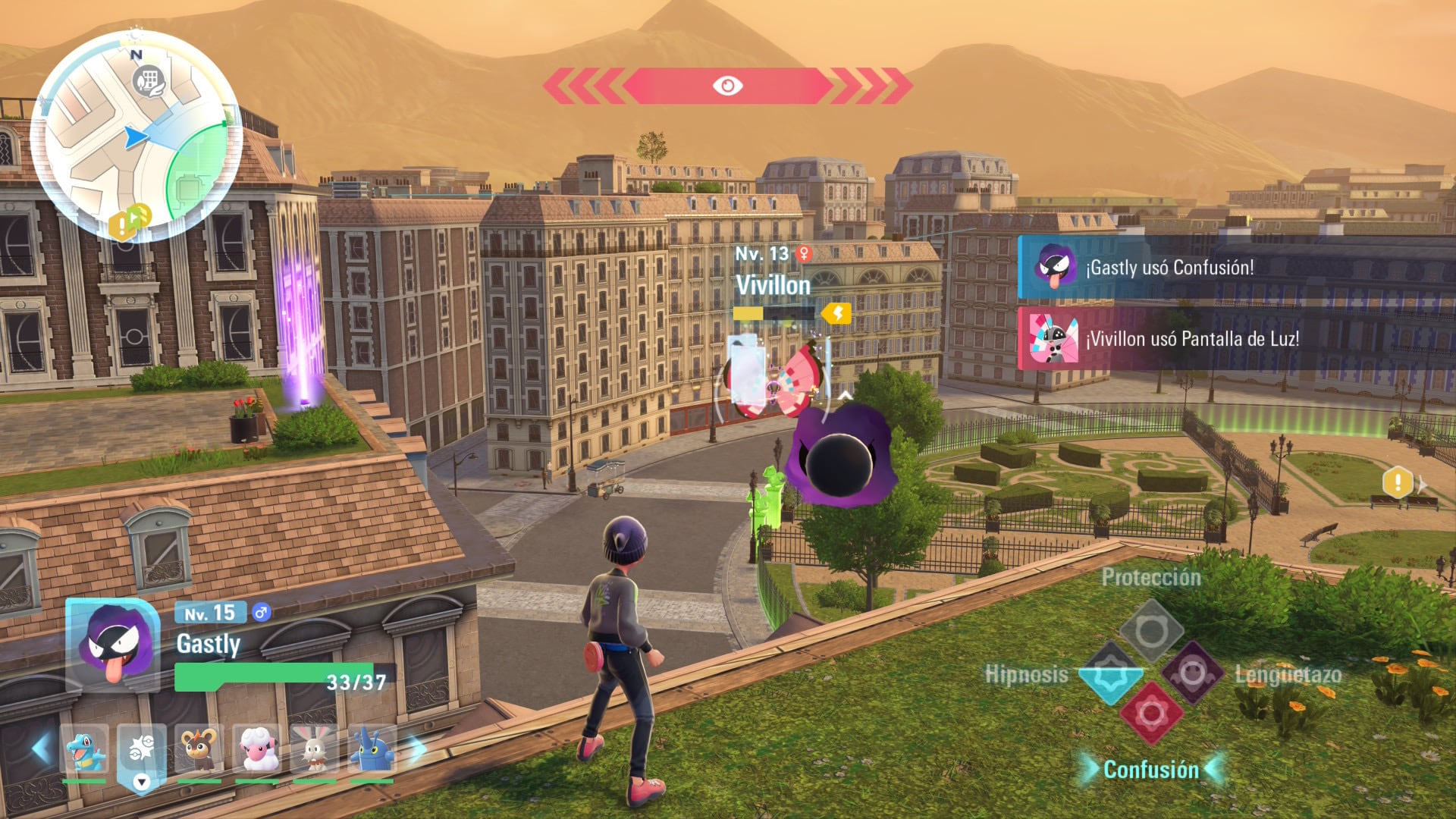Trigger the red Confusión move
1456x819 pixels.
coord(1151,714)
